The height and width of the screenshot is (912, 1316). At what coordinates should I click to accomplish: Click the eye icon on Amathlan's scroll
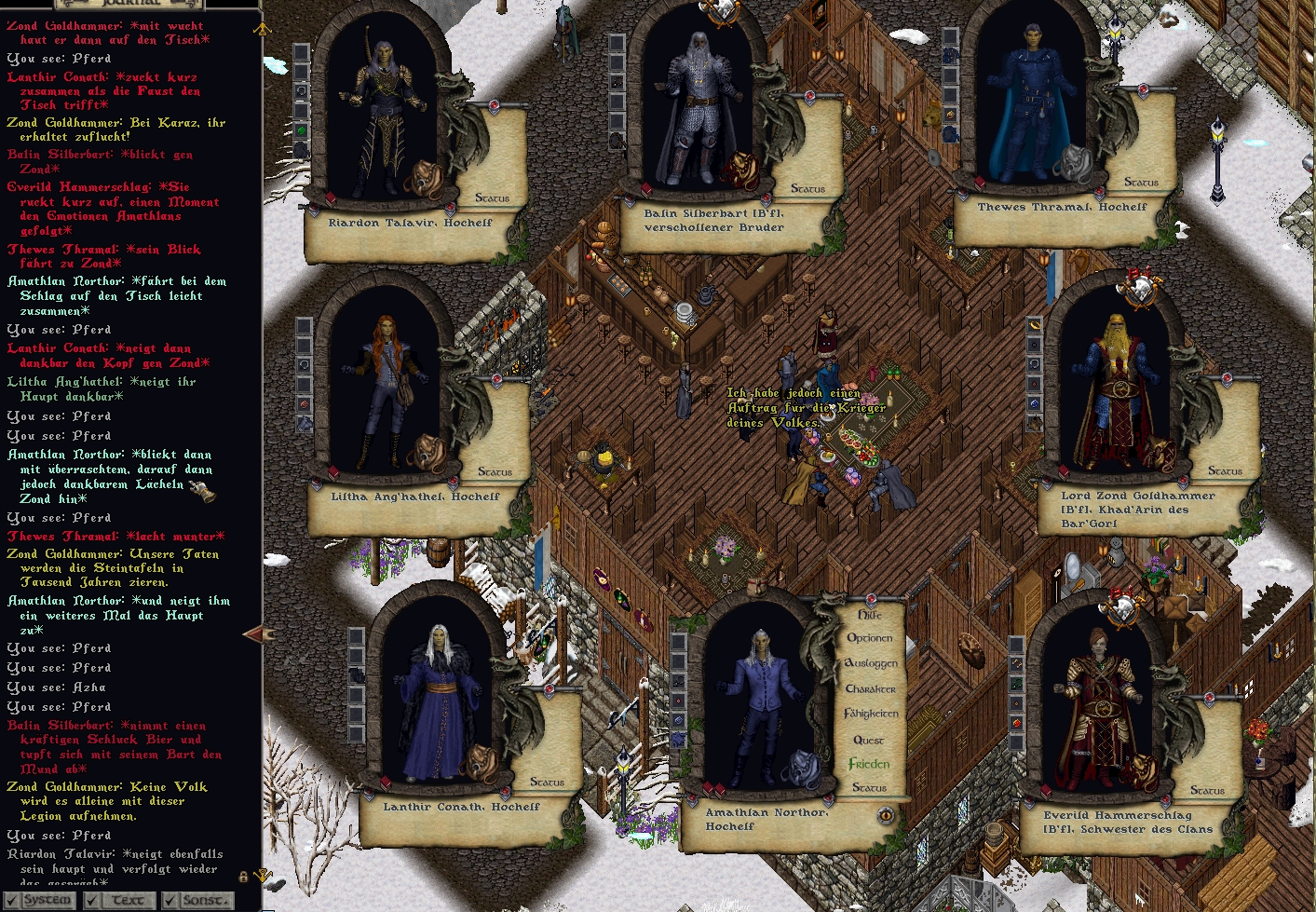click(x=886, y=816)
